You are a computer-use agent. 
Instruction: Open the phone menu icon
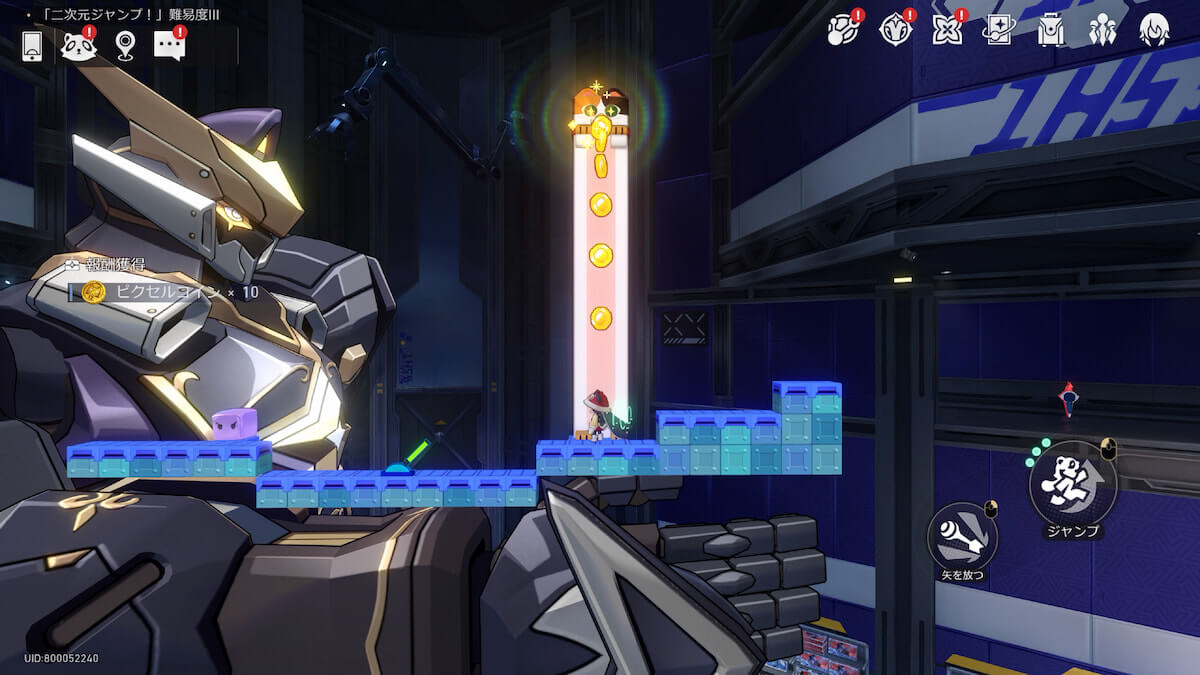coord(32,45)
